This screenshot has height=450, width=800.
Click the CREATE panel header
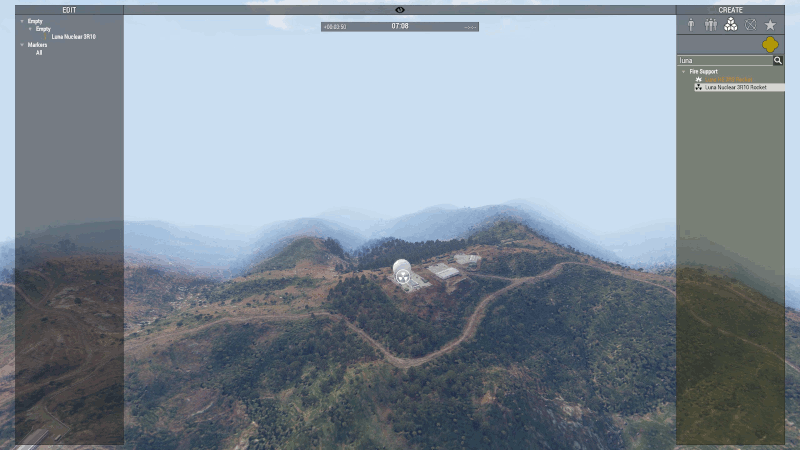click(730, 10)
